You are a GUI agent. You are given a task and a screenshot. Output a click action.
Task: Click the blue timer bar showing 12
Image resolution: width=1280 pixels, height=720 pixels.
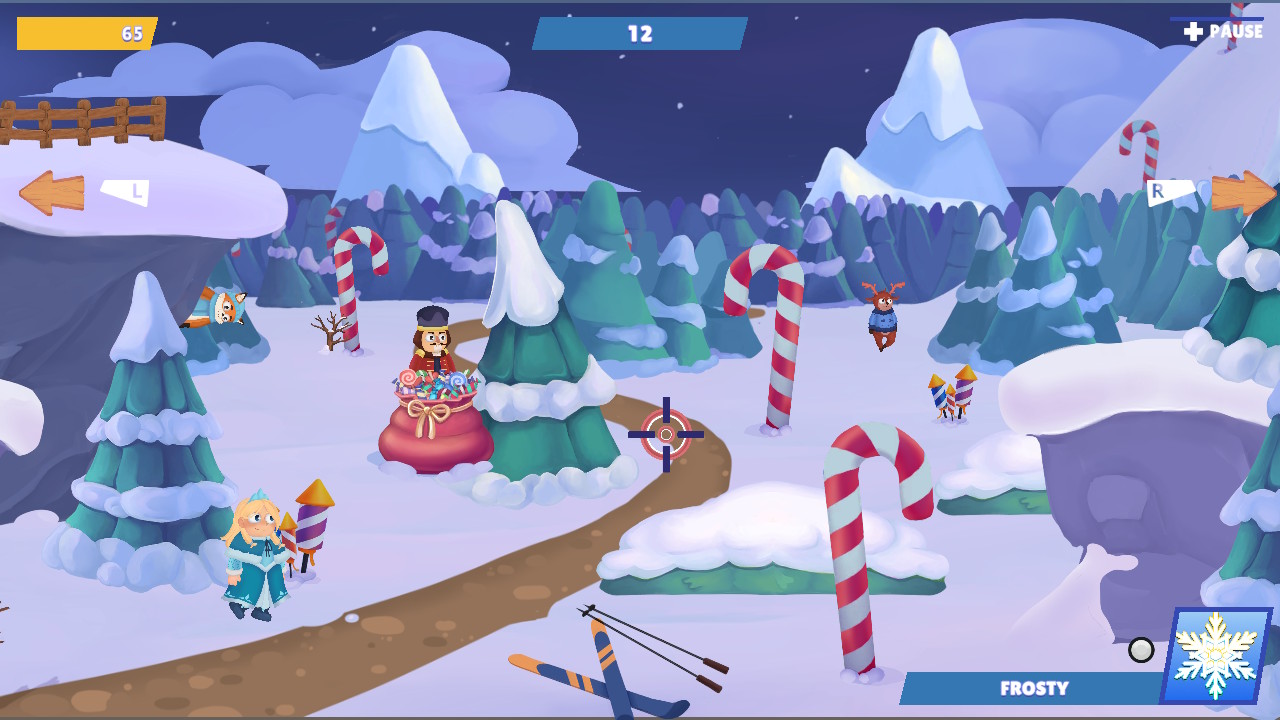[x=638, y=32]
